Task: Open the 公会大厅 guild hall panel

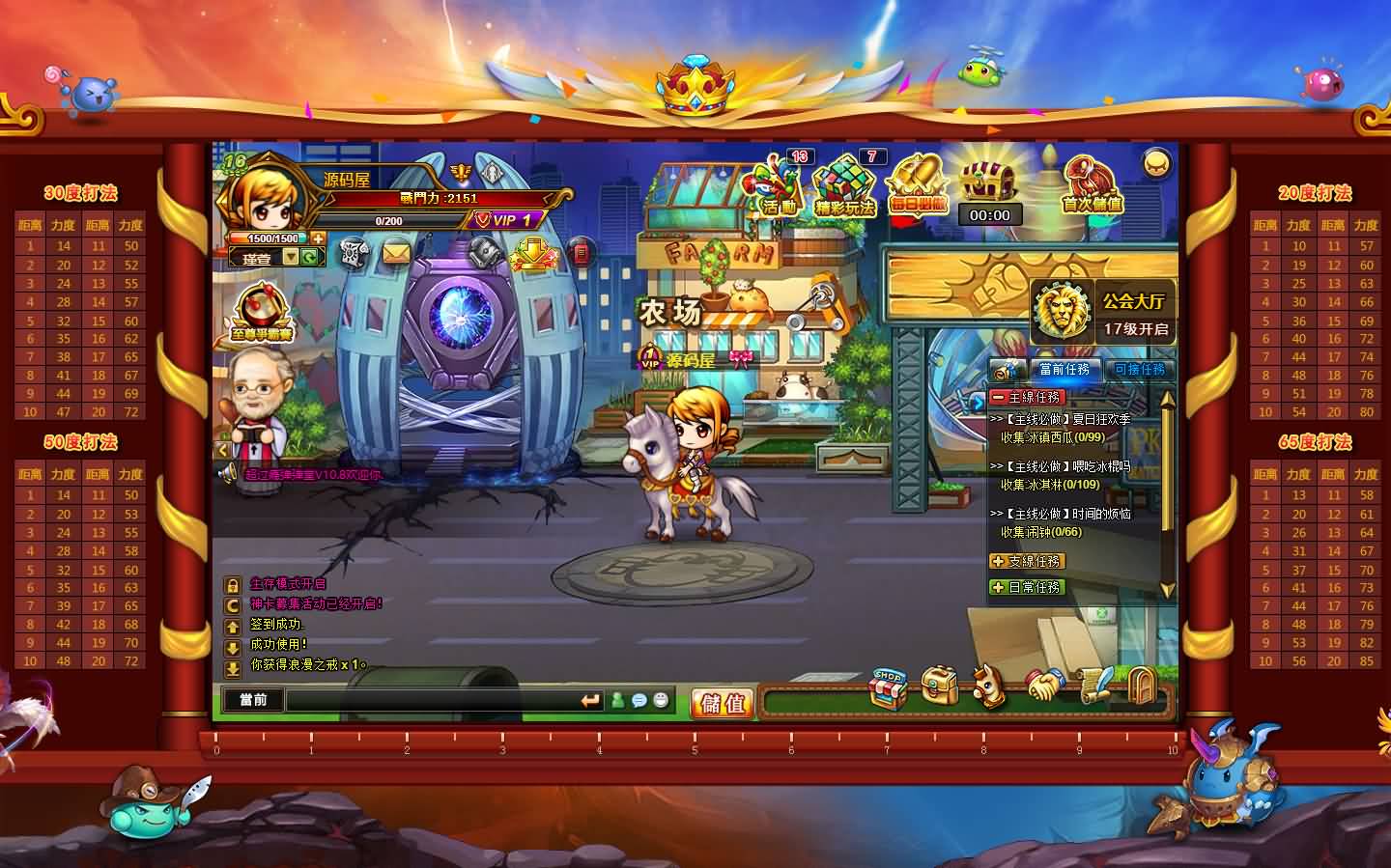Action: (x=1103, y=311)
